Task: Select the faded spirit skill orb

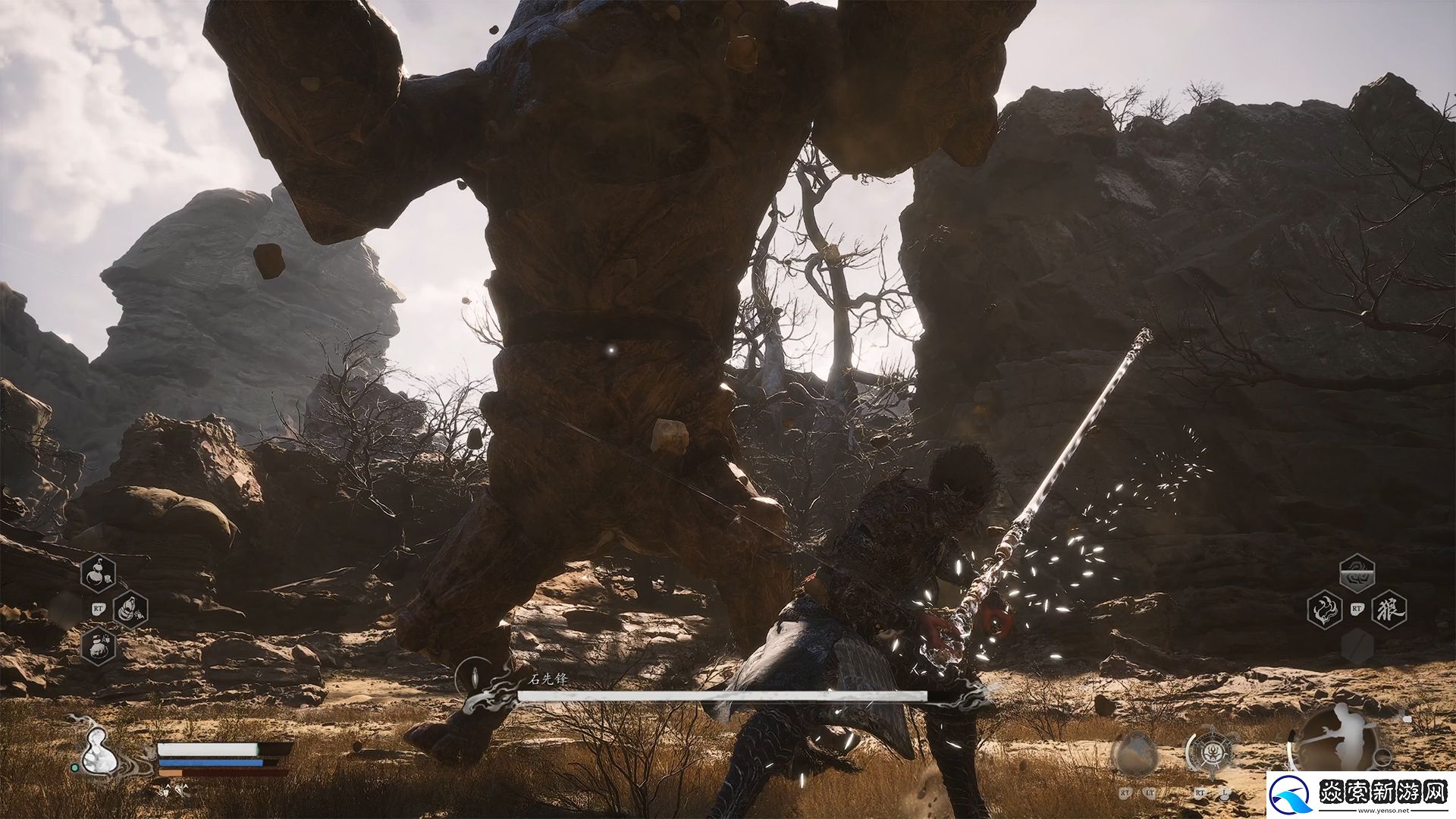Action: click(1134, 755)
